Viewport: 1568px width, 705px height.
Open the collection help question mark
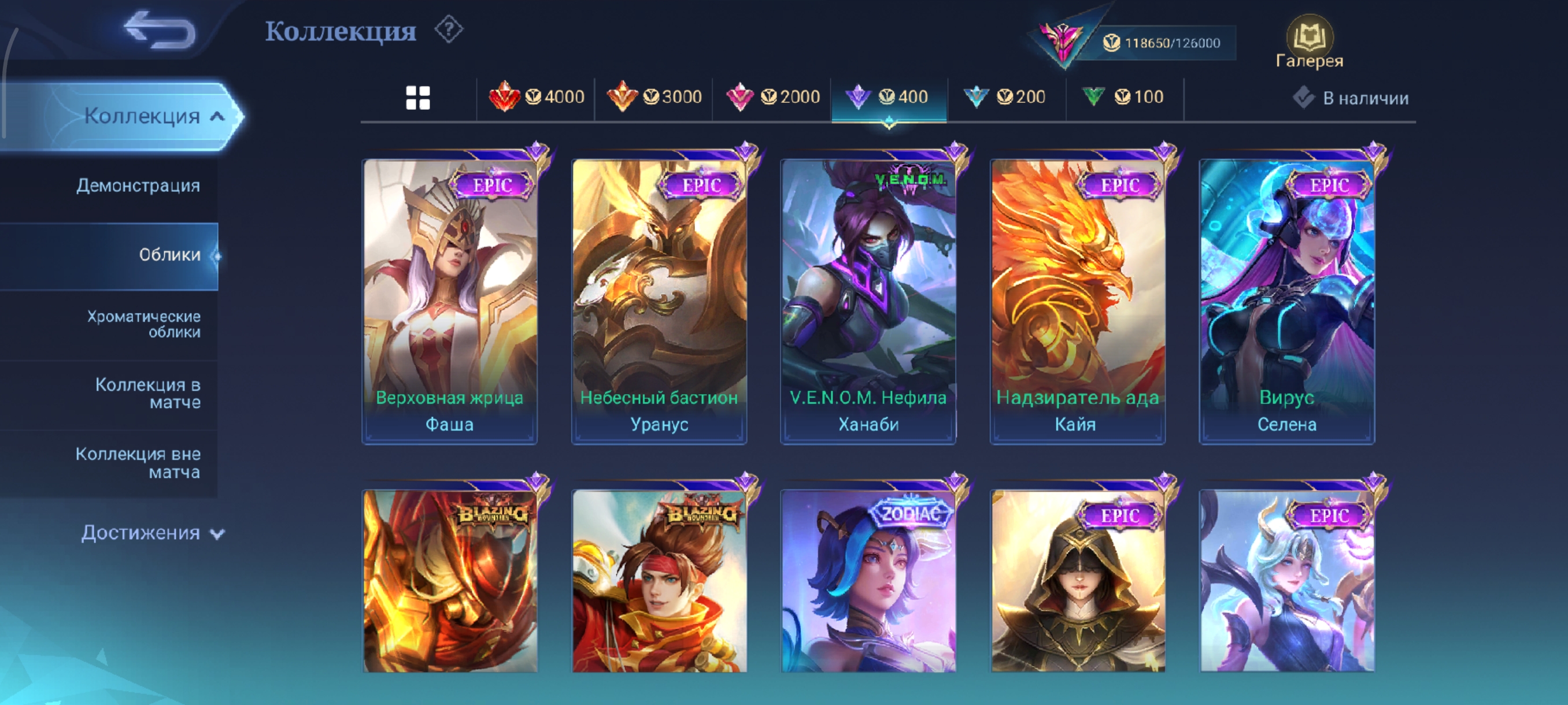[x=449, y=30]
